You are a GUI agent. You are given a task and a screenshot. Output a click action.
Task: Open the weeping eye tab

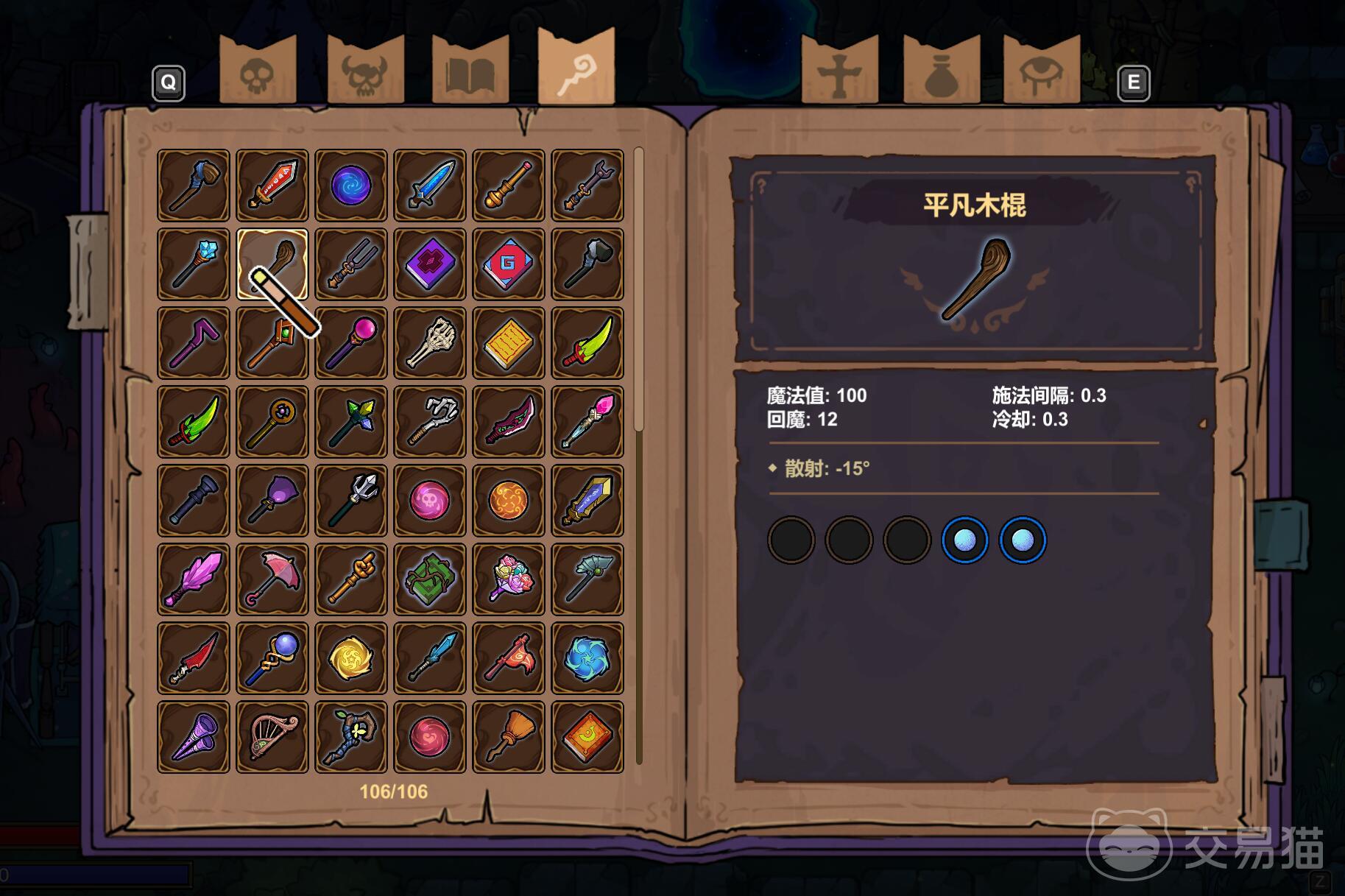1041,71
